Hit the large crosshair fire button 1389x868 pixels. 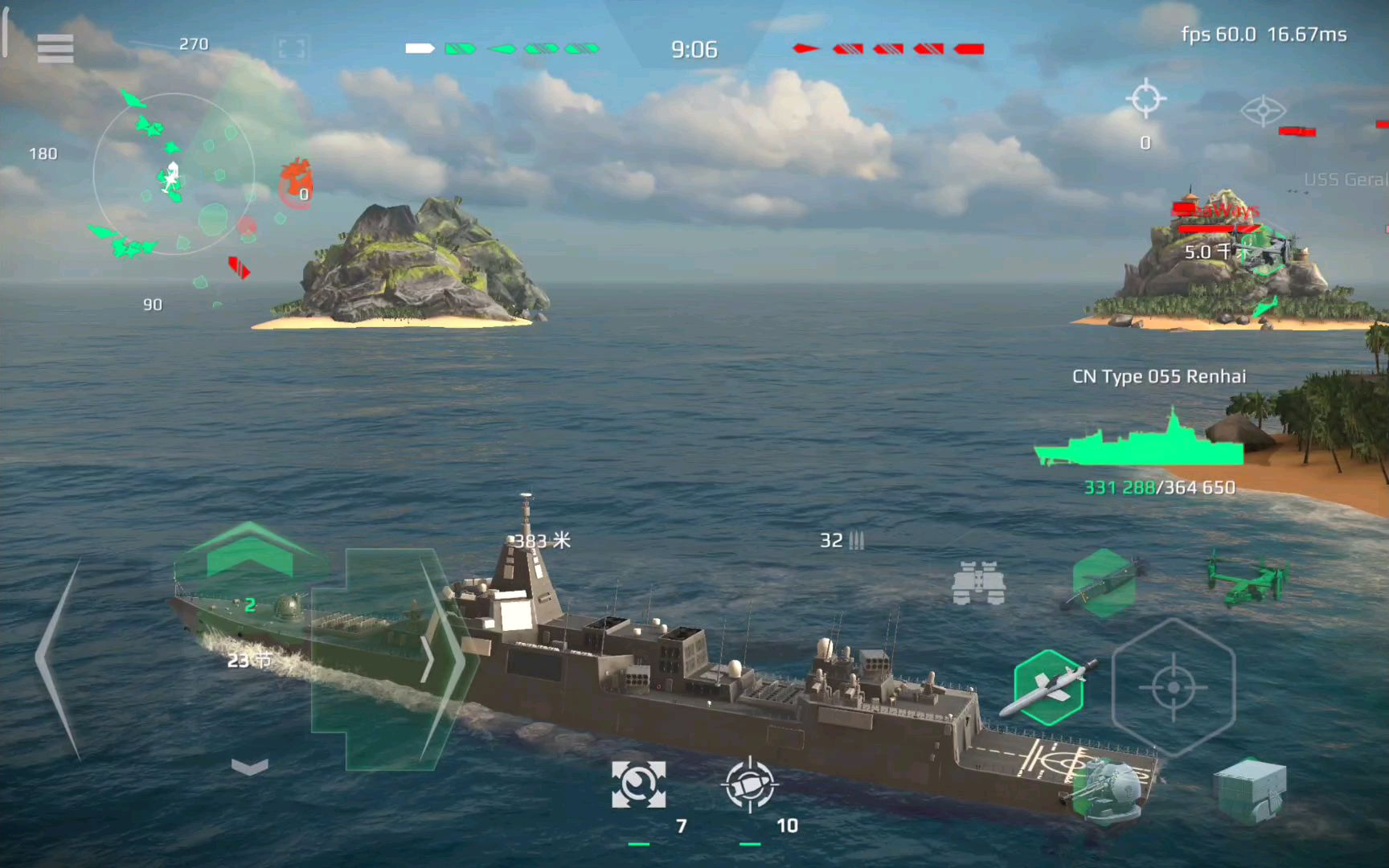(x=1174, y=688)
